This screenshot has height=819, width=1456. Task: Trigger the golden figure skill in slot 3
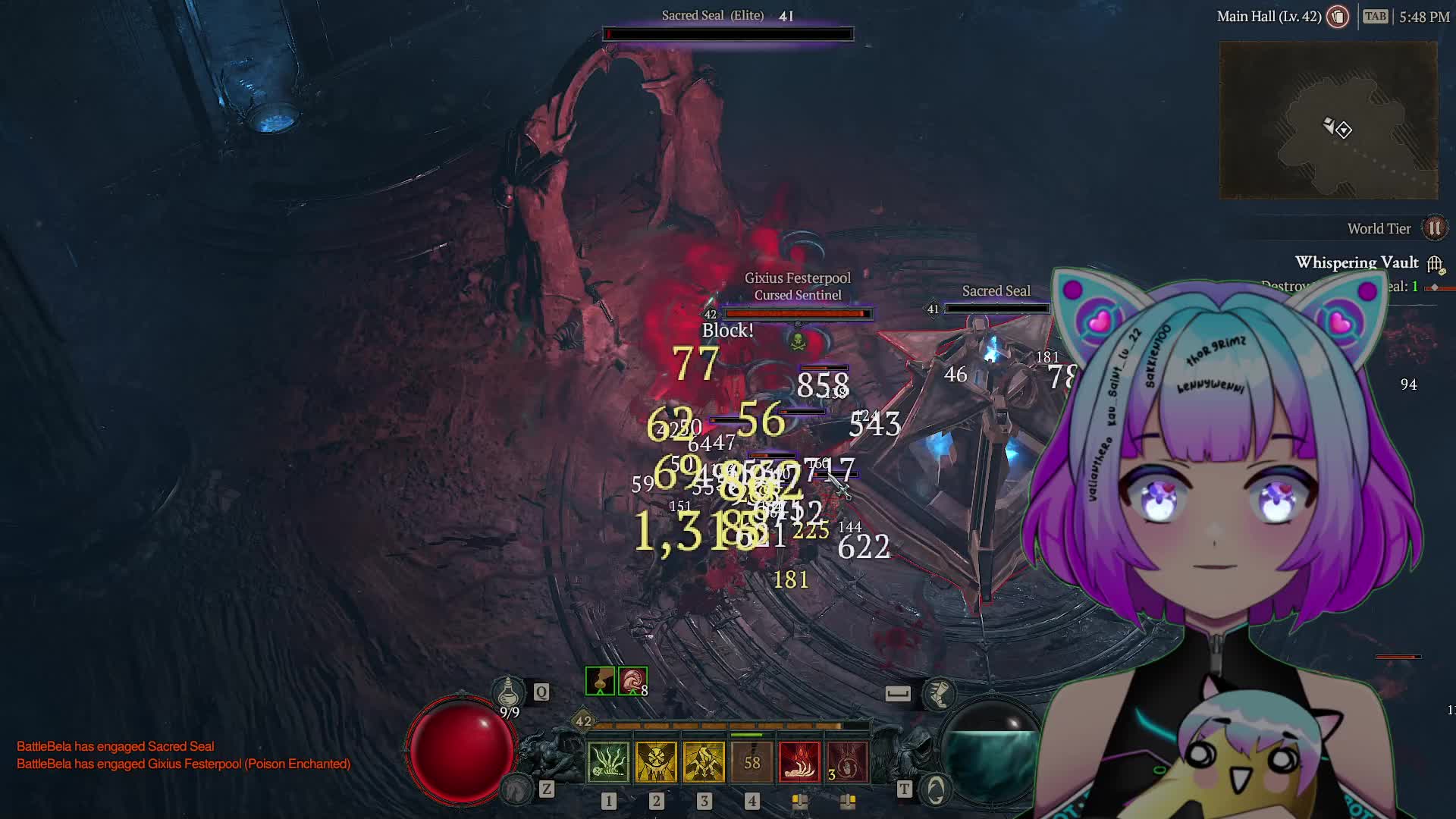704,761
